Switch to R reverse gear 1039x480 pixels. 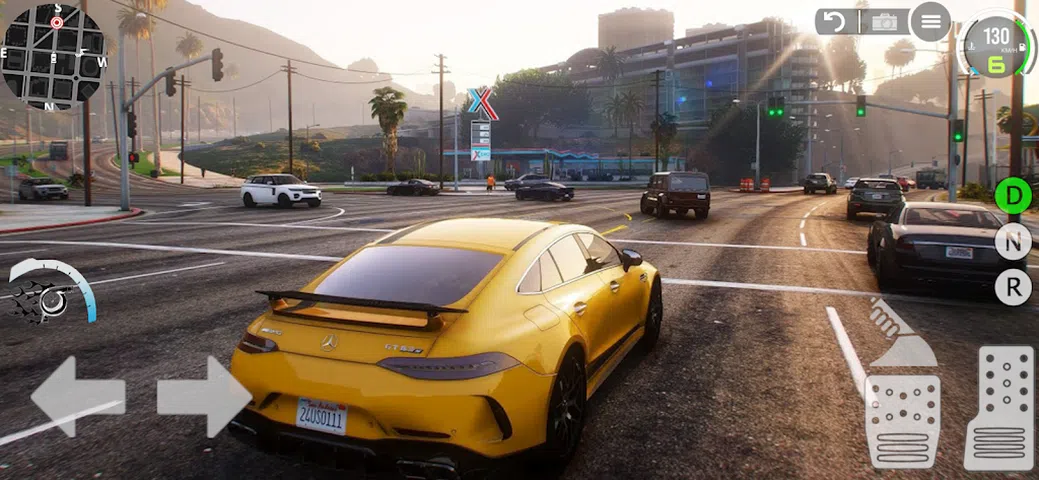1013,287
